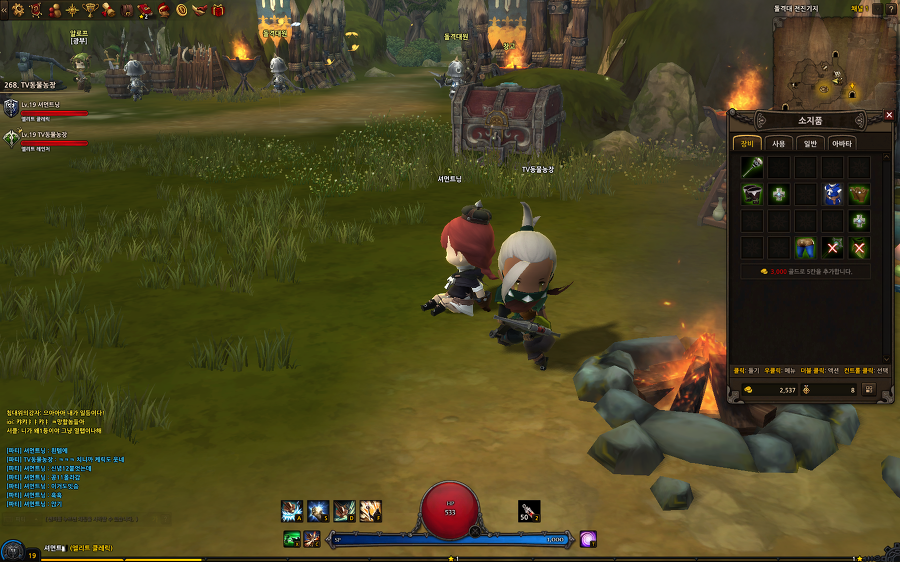
Task: Open the gold trophy menu icon
Action: click(x=89, y=9)
